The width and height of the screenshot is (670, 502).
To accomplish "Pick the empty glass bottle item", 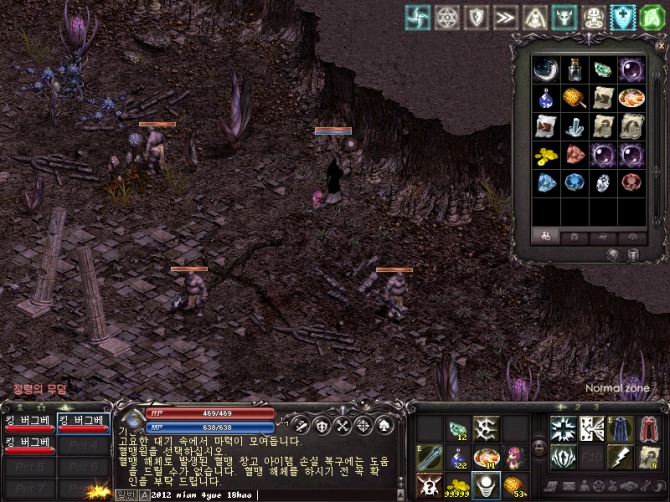I will click(574, 69).
